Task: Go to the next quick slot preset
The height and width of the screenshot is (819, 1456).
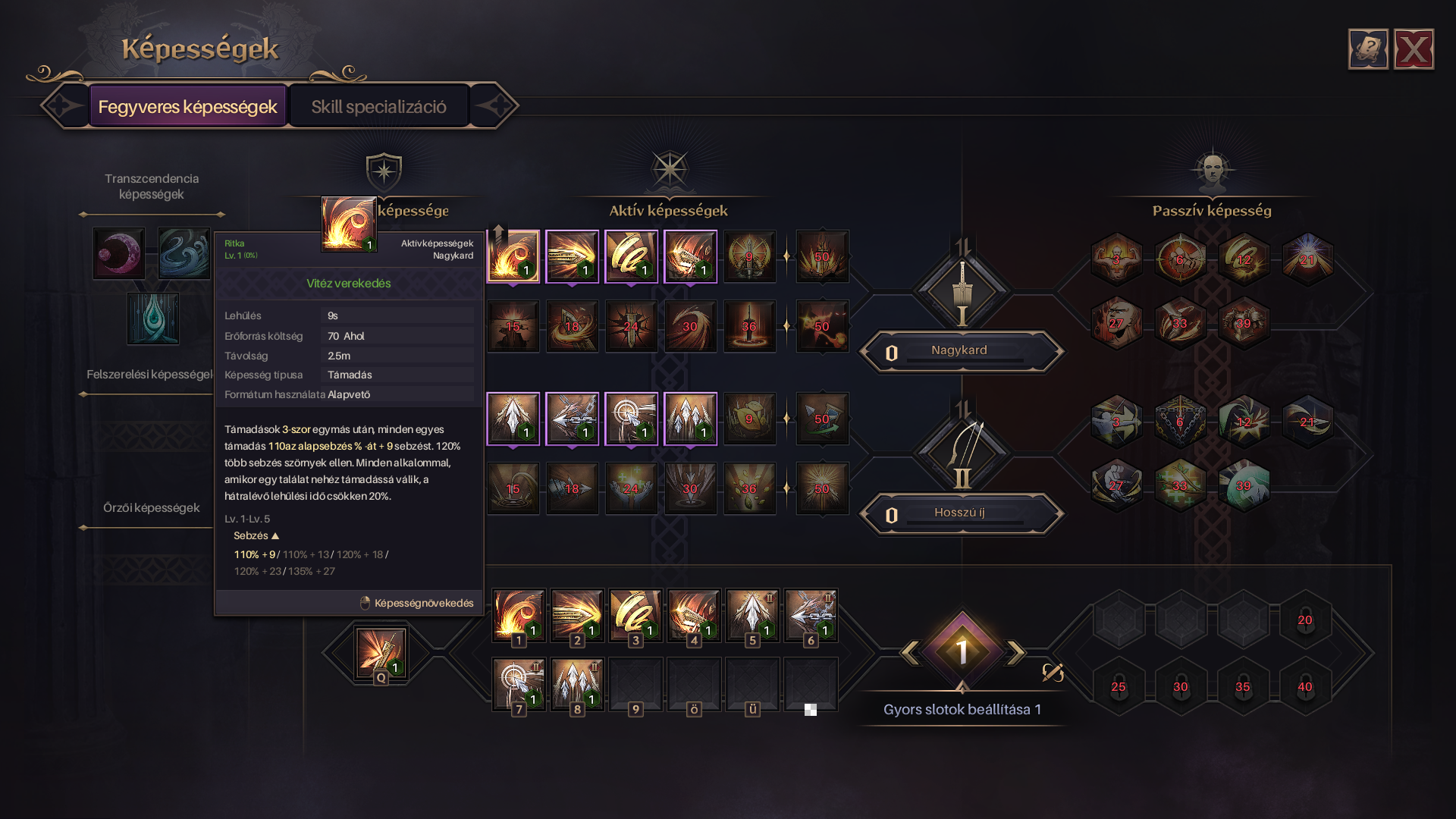Action: coord(1015,652)
